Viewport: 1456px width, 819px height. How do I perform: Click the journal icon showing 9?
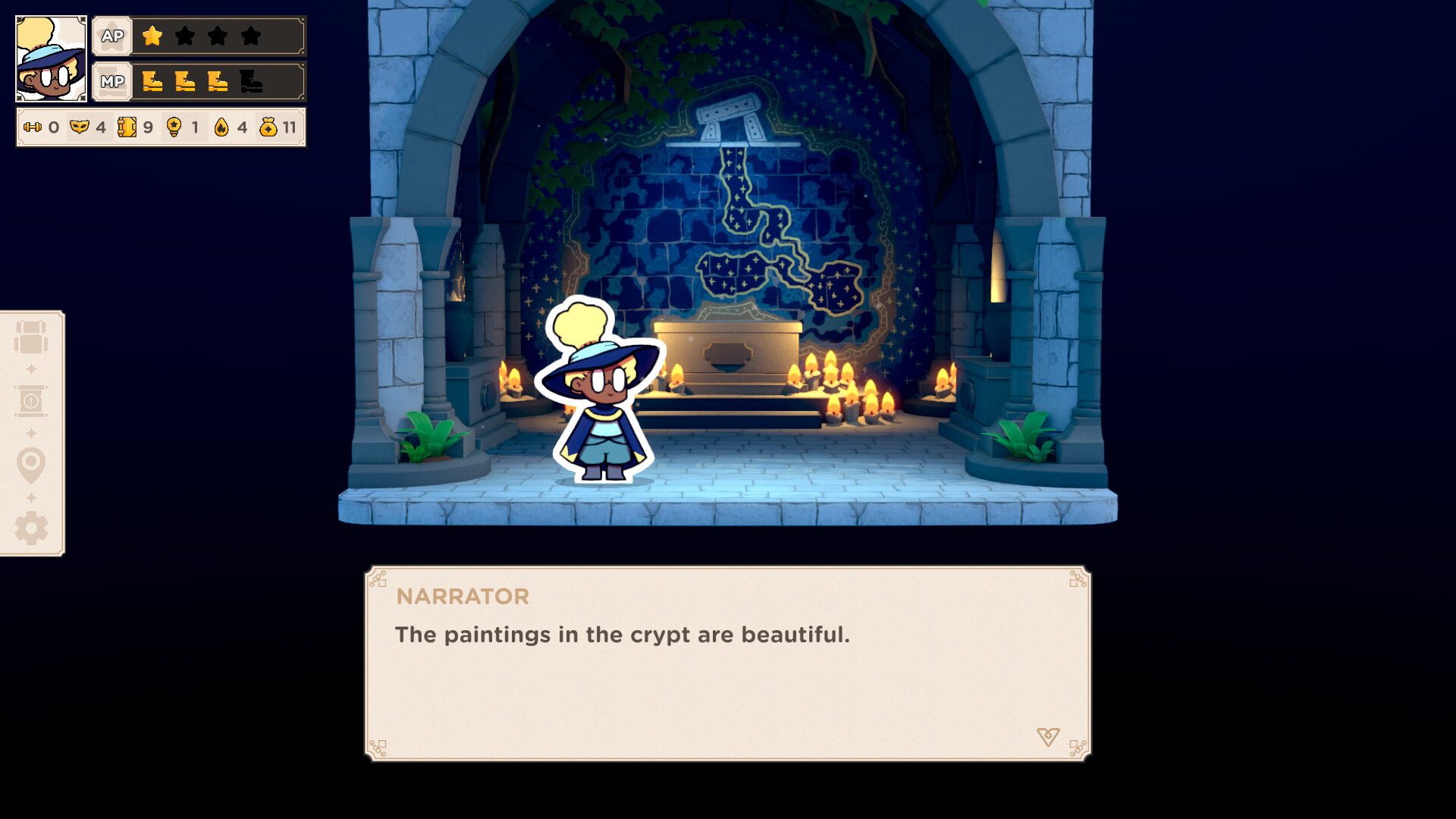click(x=128, y=127)
